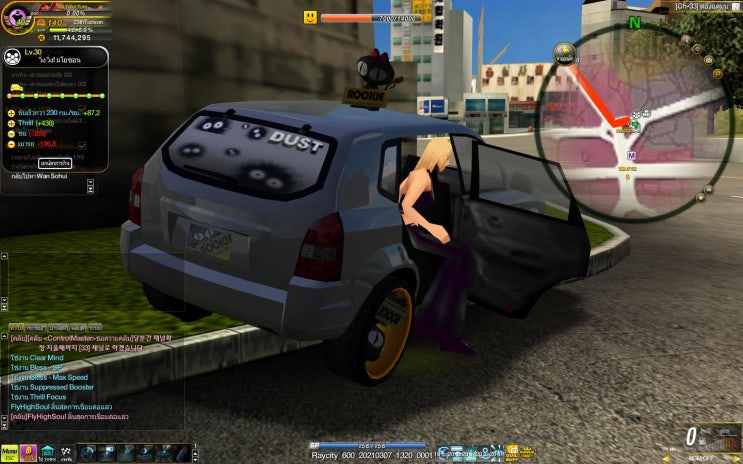Click the pink coin shop icon
The width and height of the screenshot is (743, 464).
click(29, 454)
